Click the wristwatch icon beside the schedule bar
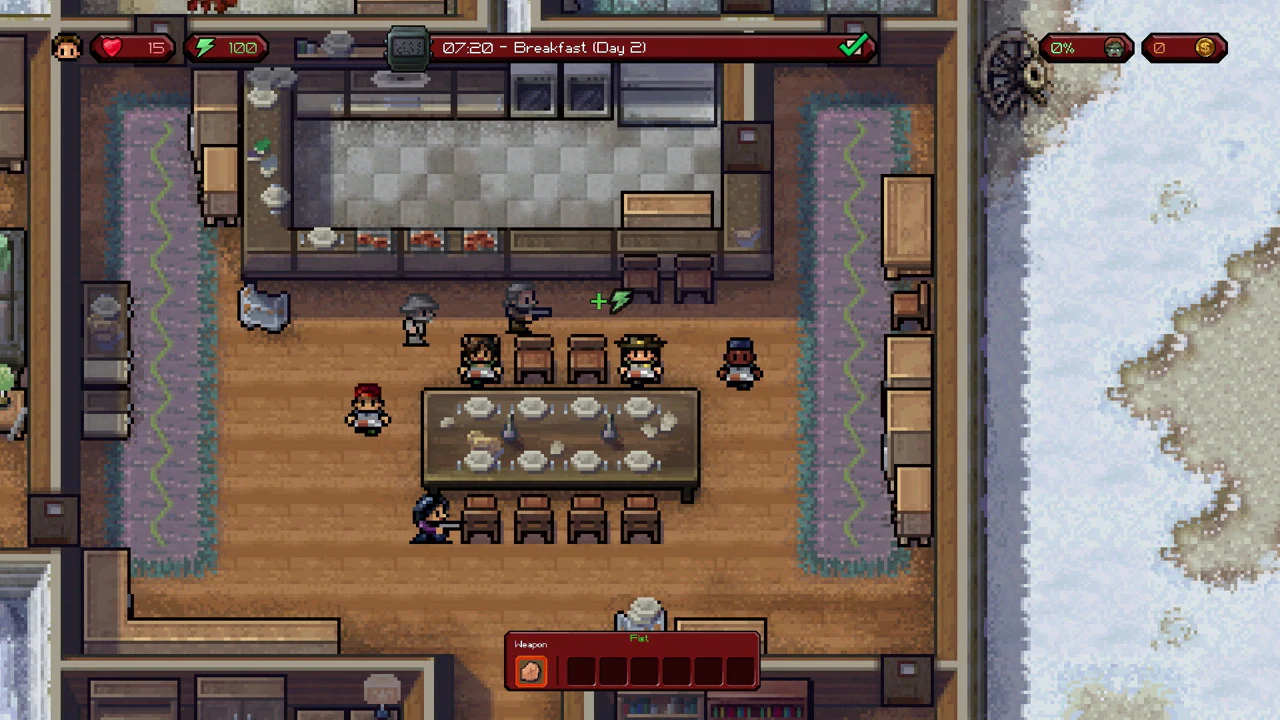Viewport: 1280px width, 720px height. pyautogui.click(x=408, y=47)
